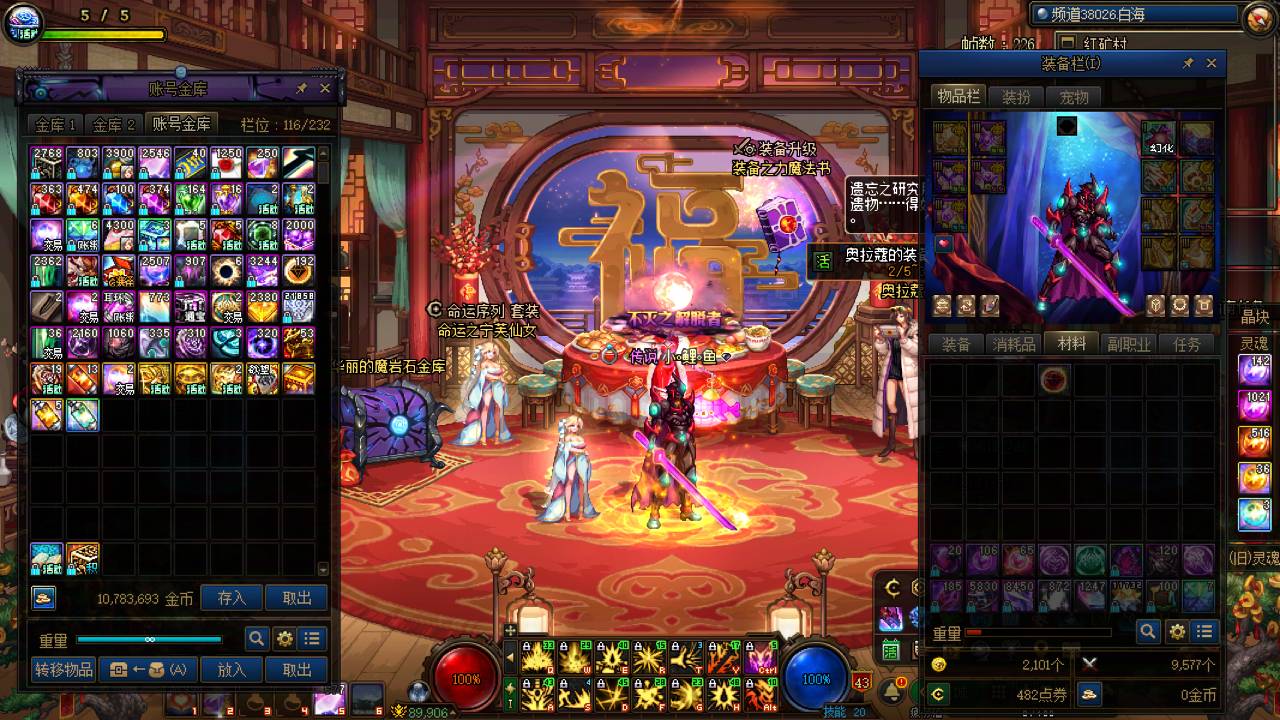Click the magnifier search icon in the vault
This screenshot has height=720, width=1280.
257,639
